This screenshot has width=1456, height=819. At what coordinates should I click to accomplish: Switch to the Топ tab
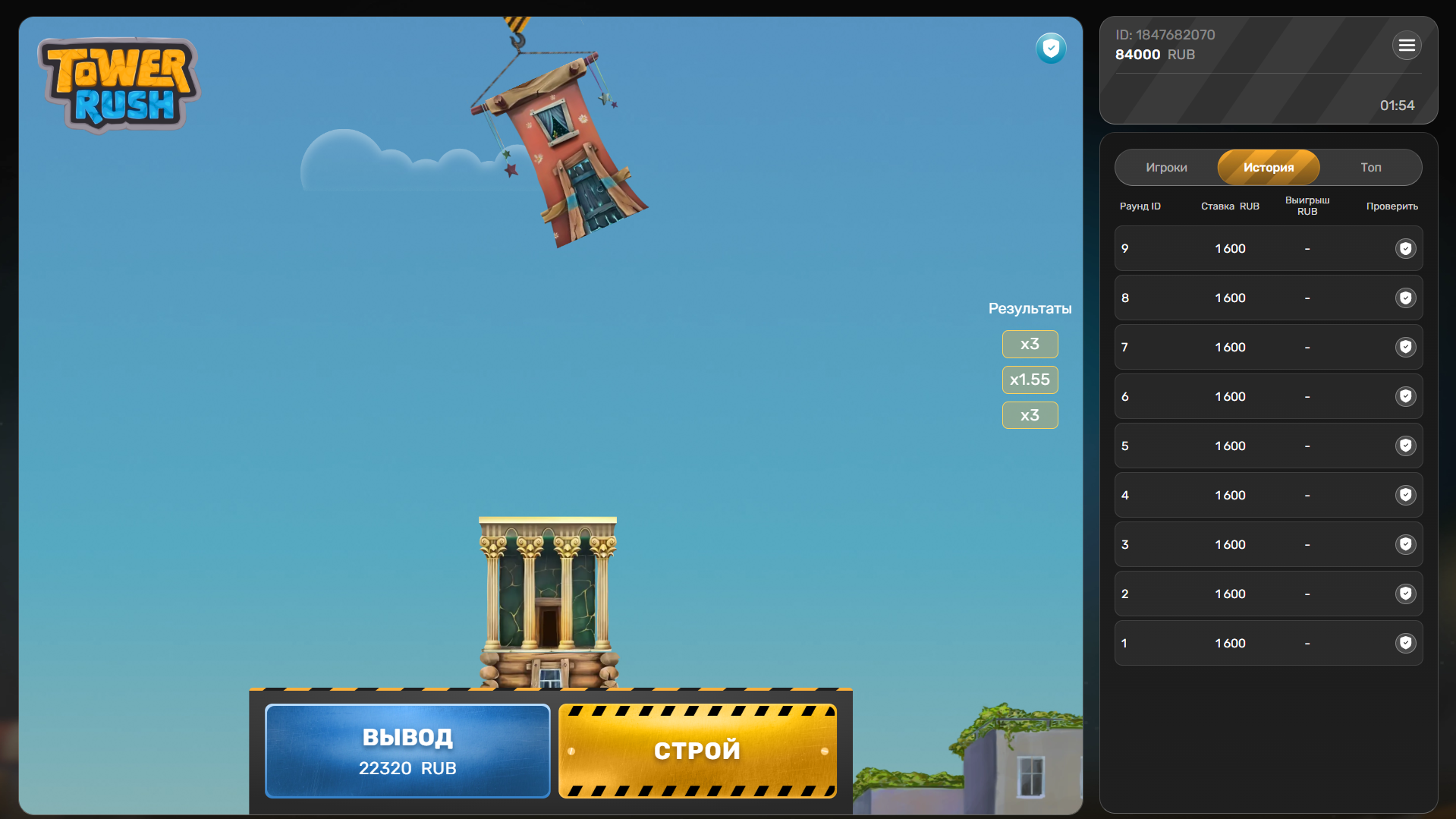1371,167
